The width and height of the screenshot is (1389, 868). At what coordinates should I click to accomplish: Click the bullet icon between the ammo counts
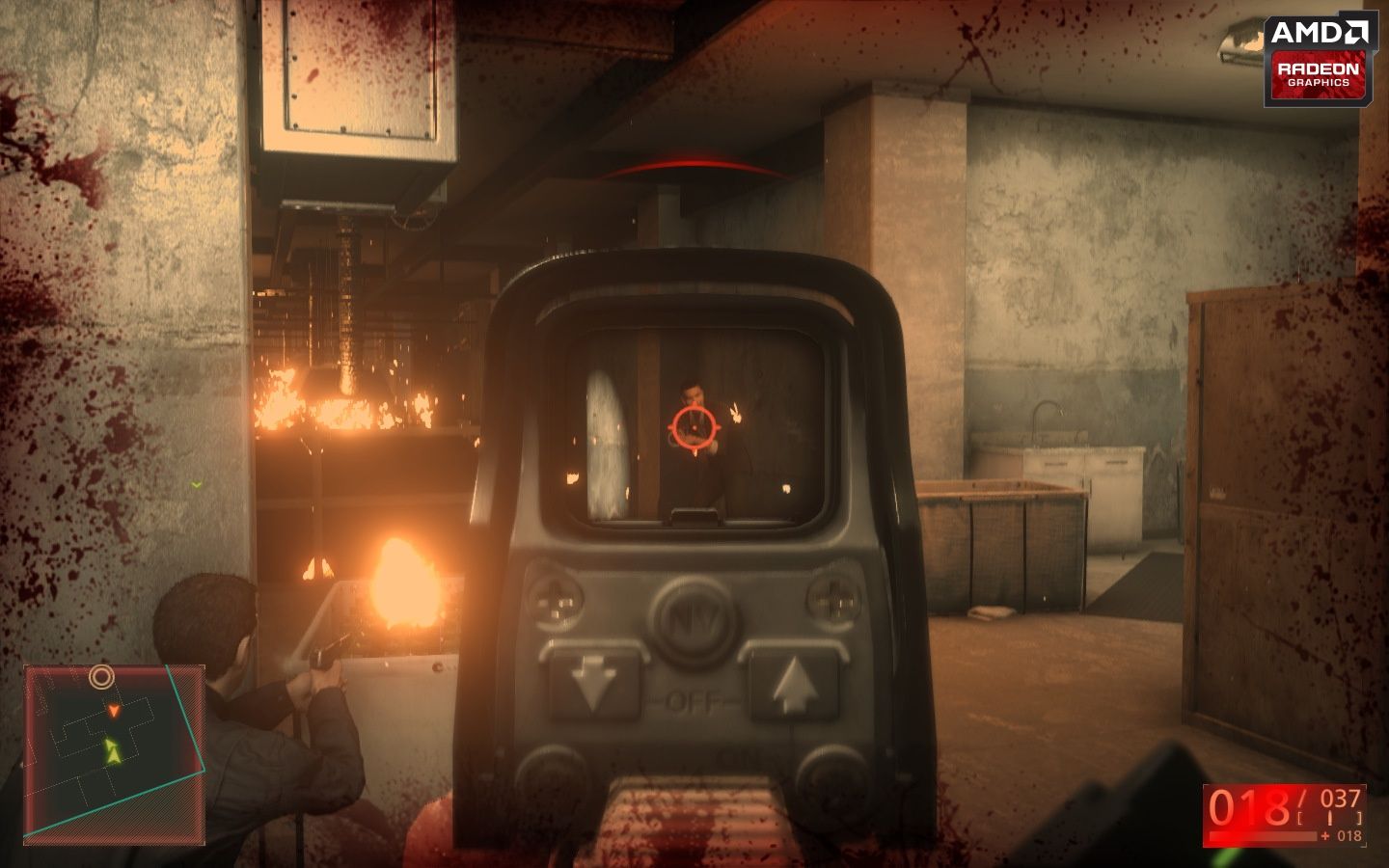pyautogui.click(x=1331, y=818)
